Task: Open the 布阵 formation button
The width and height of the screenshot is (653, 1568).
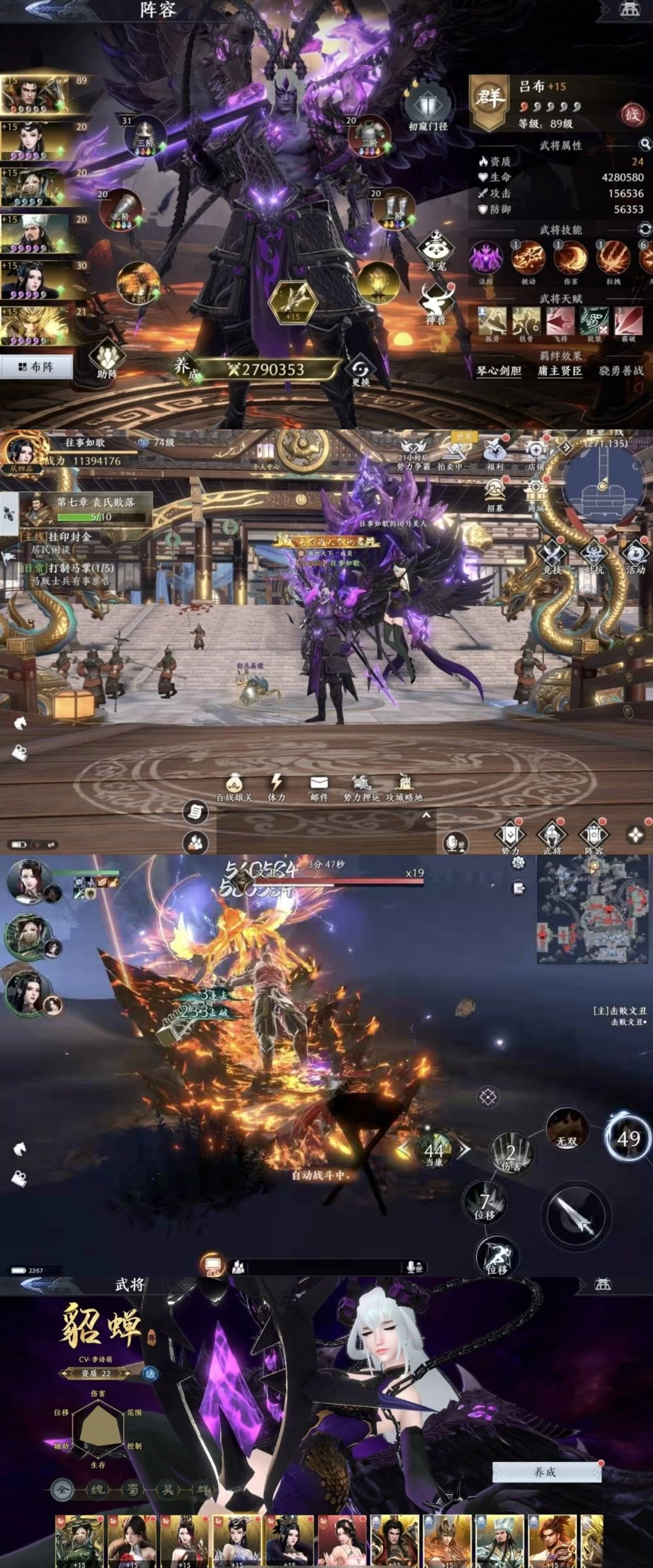Action: [36, 366]
